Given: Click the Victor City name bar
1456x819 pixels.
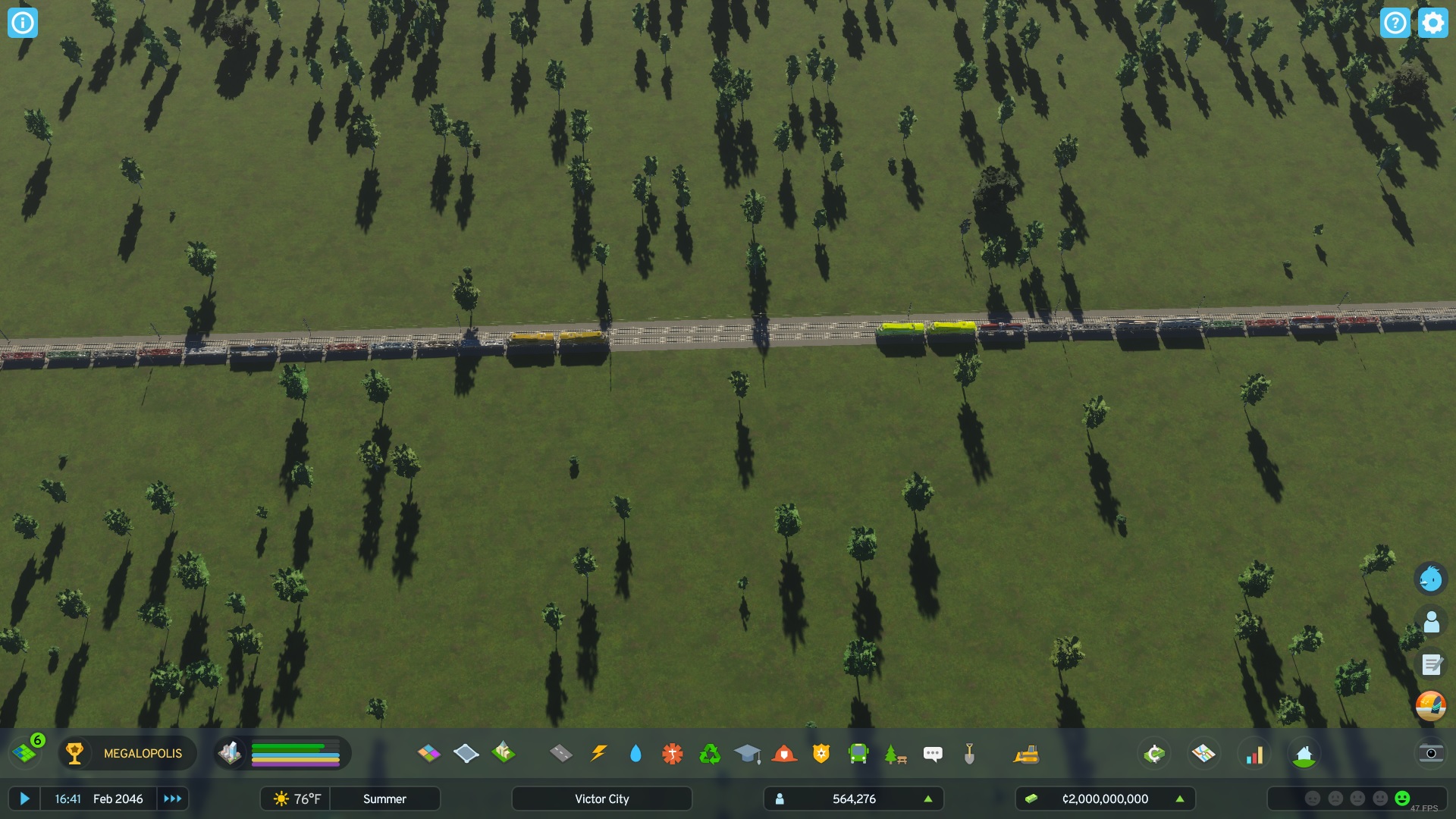Looking at the screenshot, I should tap(601, 799).
